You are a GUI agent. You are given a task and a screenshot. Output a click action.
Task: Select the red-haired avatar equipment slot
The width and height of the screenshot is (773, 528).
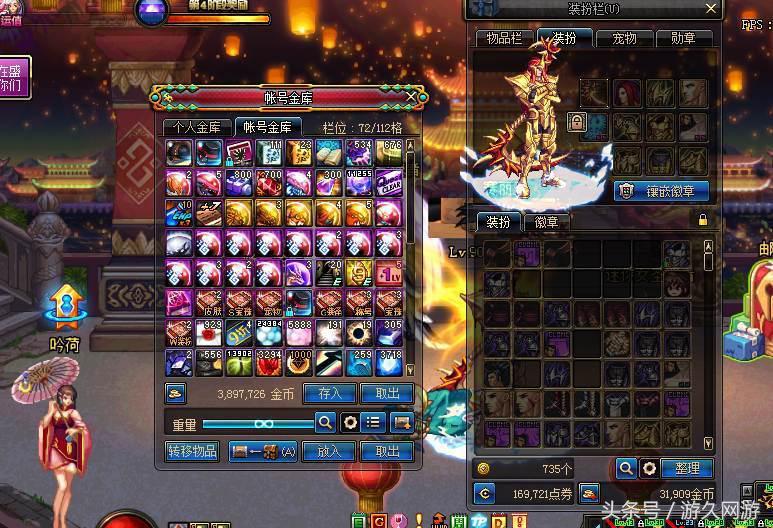tap(627, 93)
